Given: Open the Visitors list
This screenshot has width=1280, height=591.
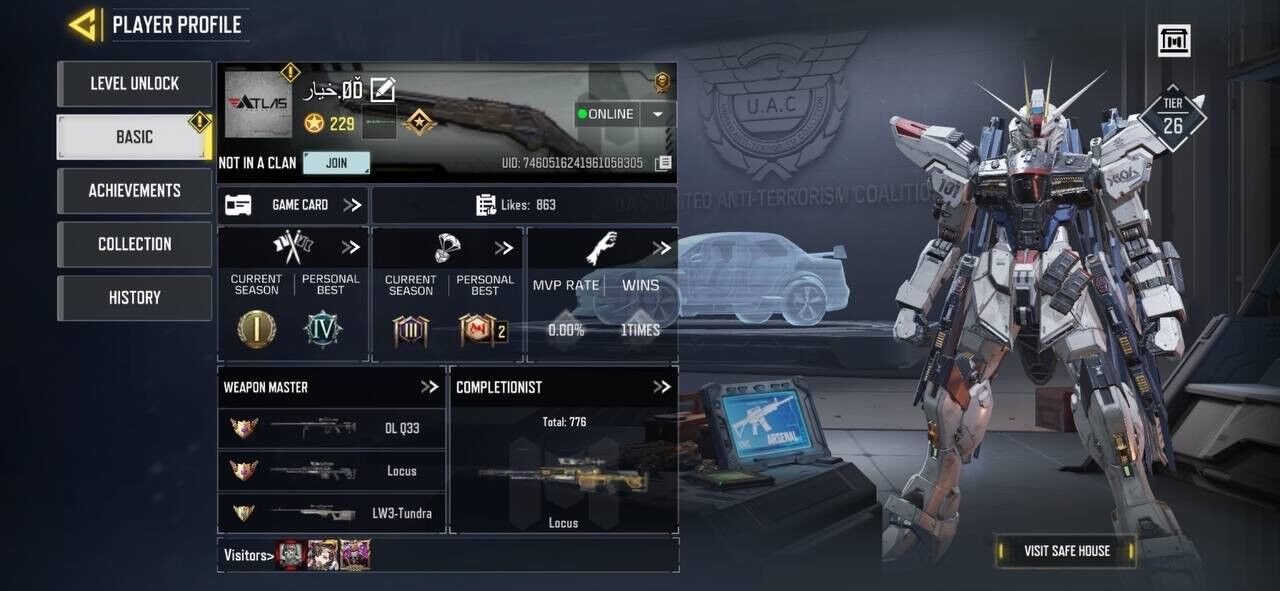Looking at the screenshot, I should point(248,555).
